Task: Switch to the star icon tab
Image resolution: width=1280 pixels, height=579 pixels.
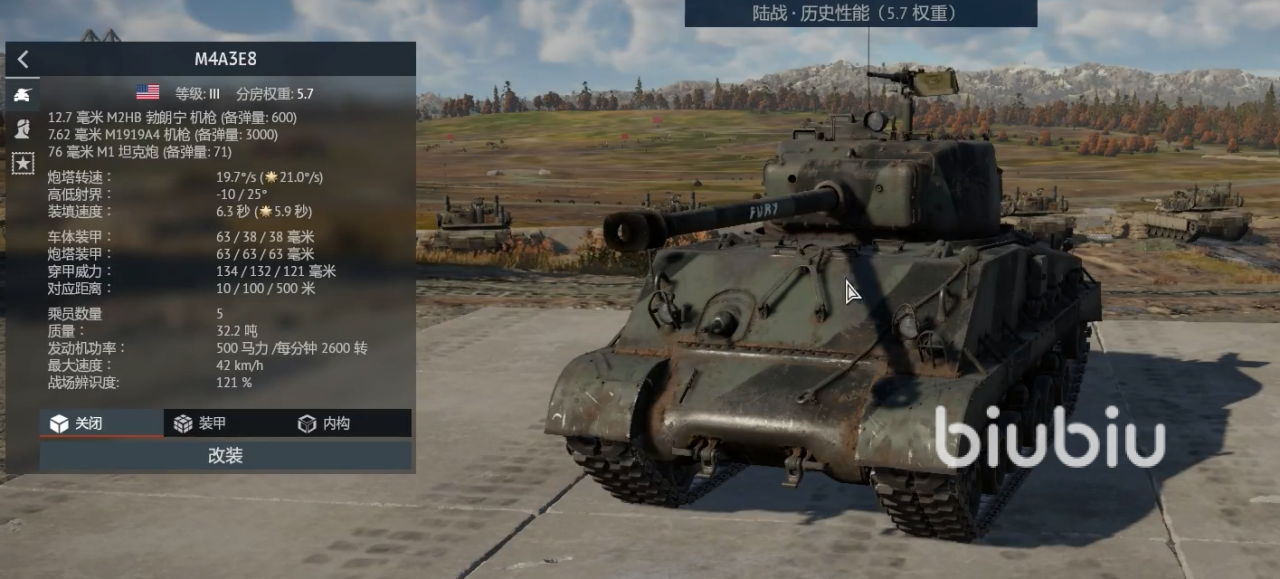Action: 22,163
